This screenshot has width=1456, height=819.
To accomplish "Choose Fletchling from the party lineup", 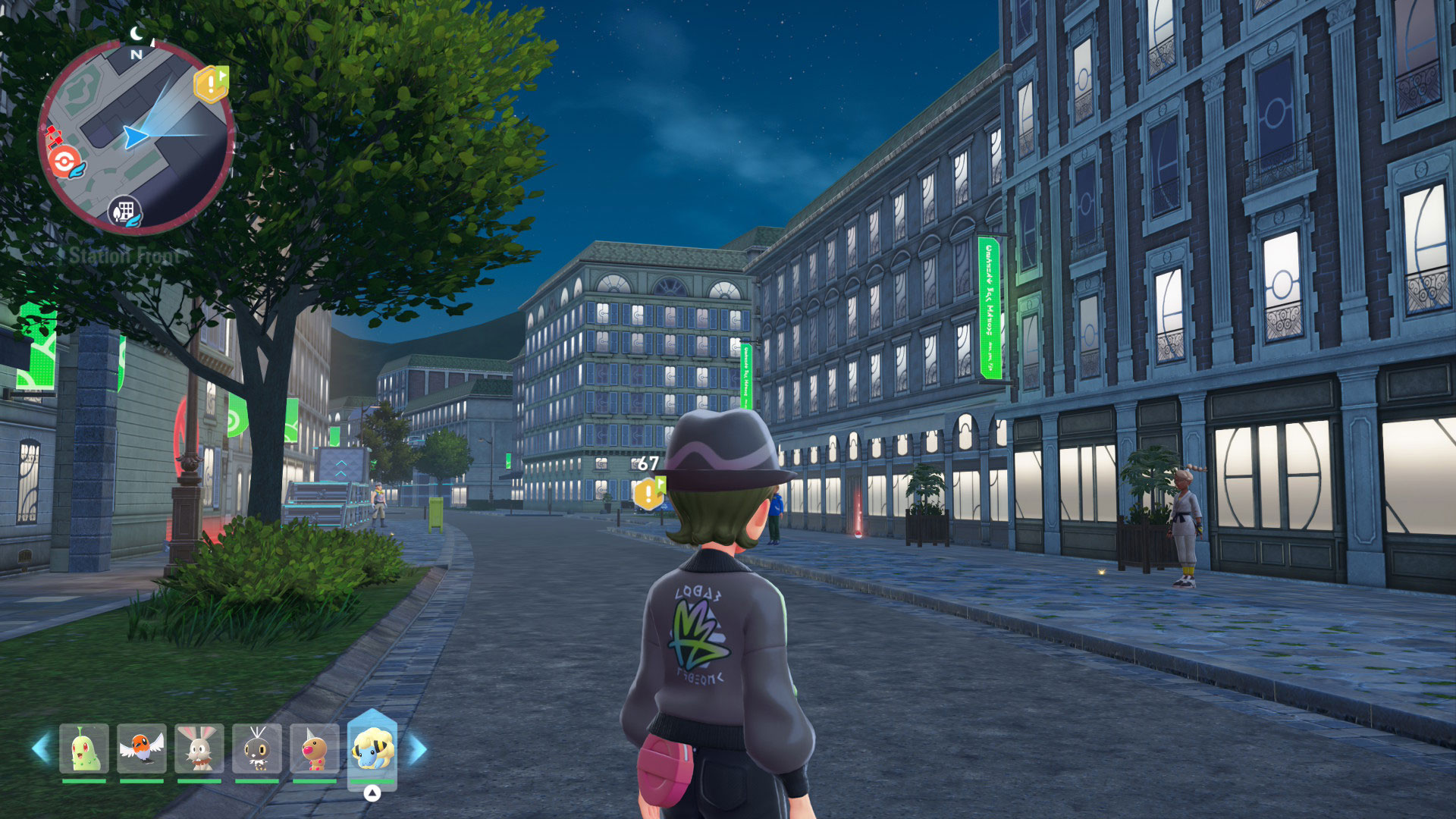I will (x=142, y=748).
